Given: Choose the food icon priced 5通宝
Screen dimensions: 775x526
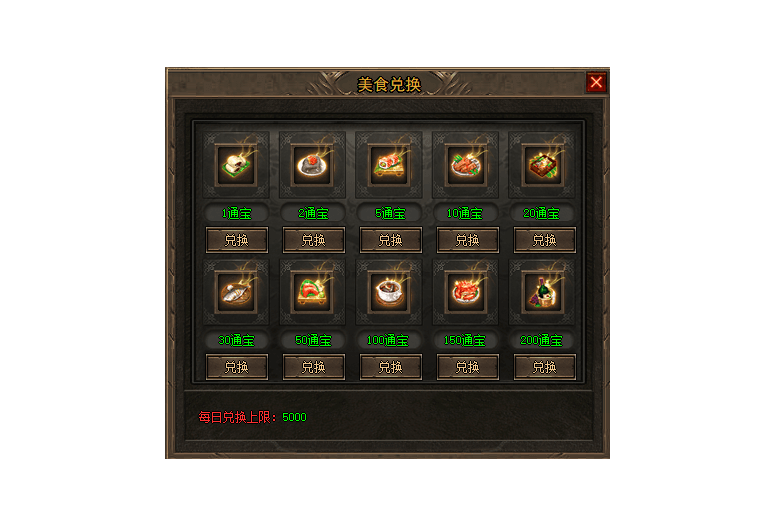Looking at the screenshot, I should [x=390, y=165].
